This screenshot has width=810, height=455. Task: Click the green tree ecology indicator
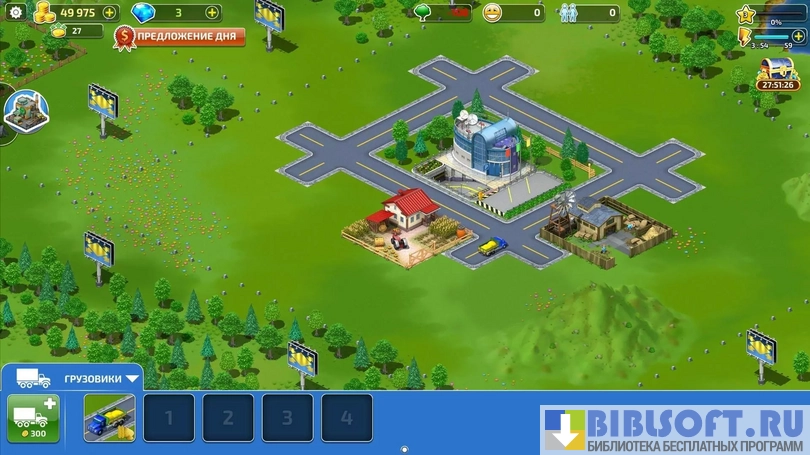click(x=423, y=13)
